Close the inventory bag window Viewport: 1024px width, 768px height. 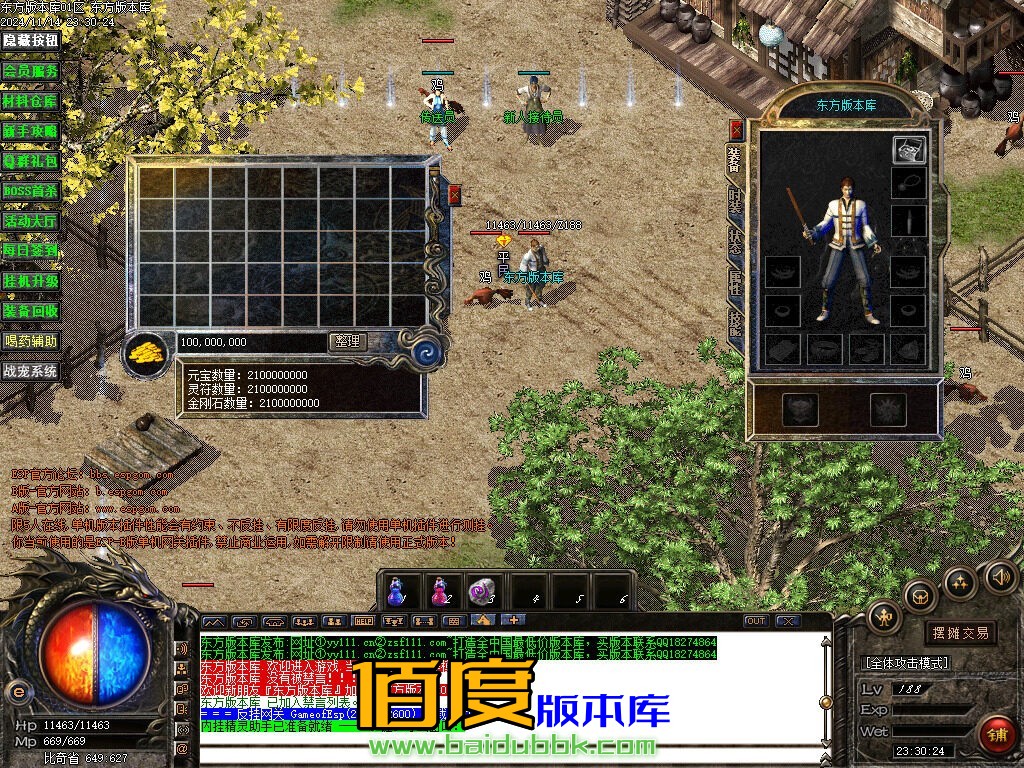[455, 194]
